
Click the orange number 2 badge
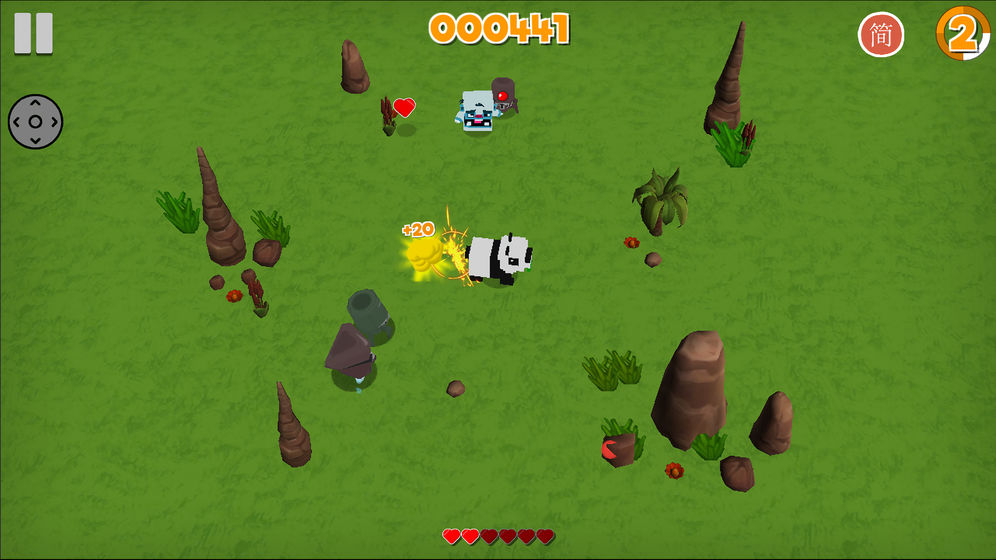pyautogui.click(x=962, y=34)
